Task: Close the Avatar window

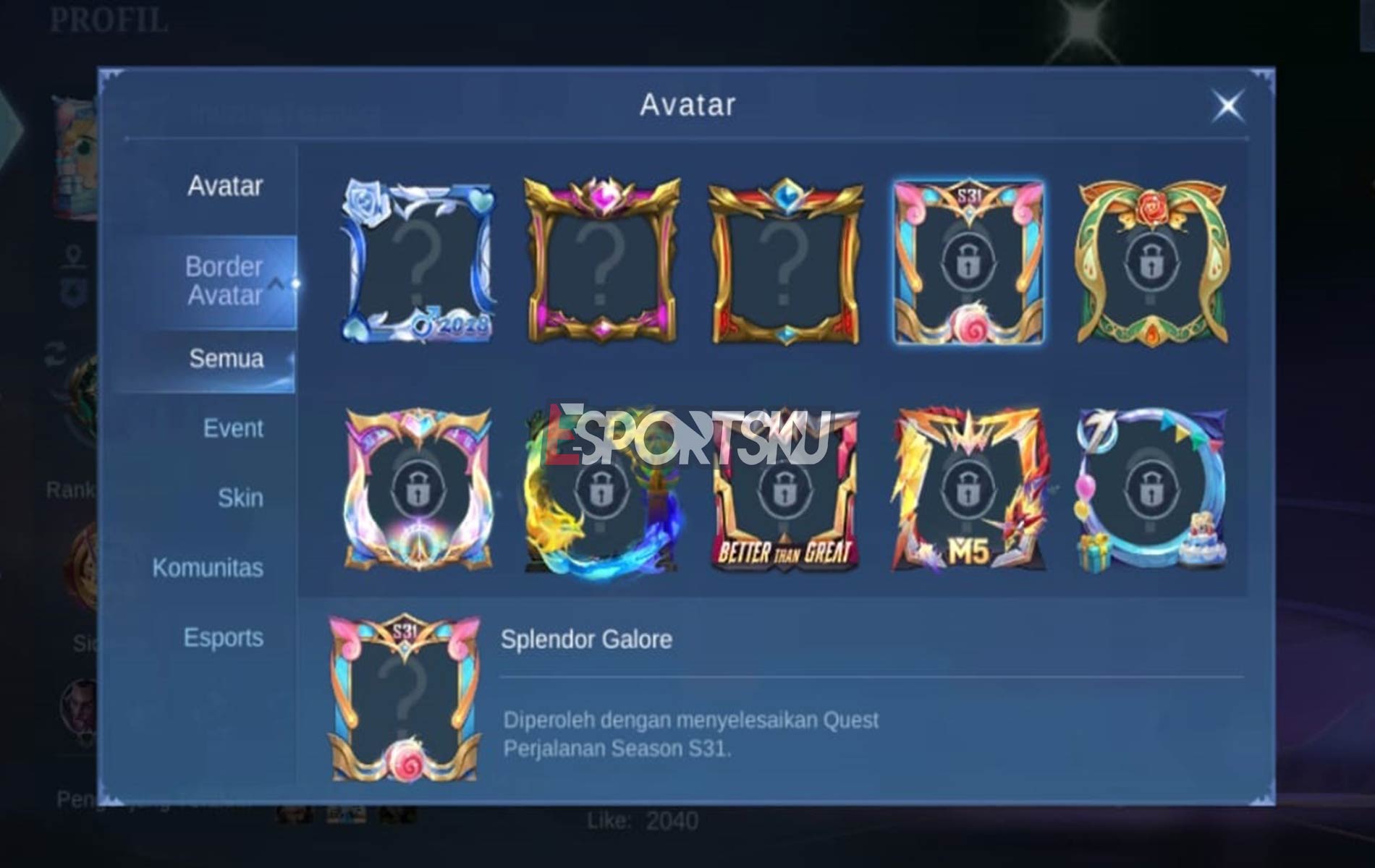Action: (1227, 106)
